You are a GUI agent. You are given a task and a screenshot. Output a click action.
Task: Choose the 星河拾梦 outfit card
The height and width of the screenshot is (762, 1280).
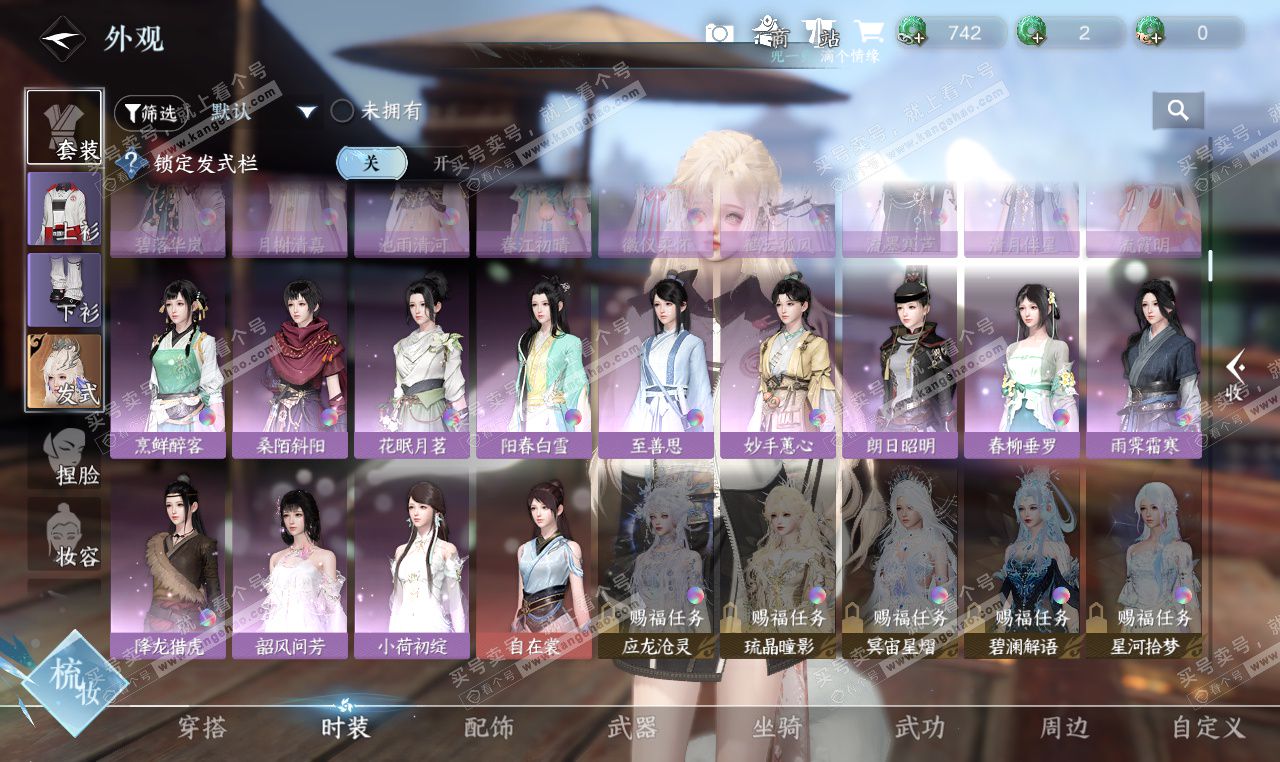coord(1144,562)
